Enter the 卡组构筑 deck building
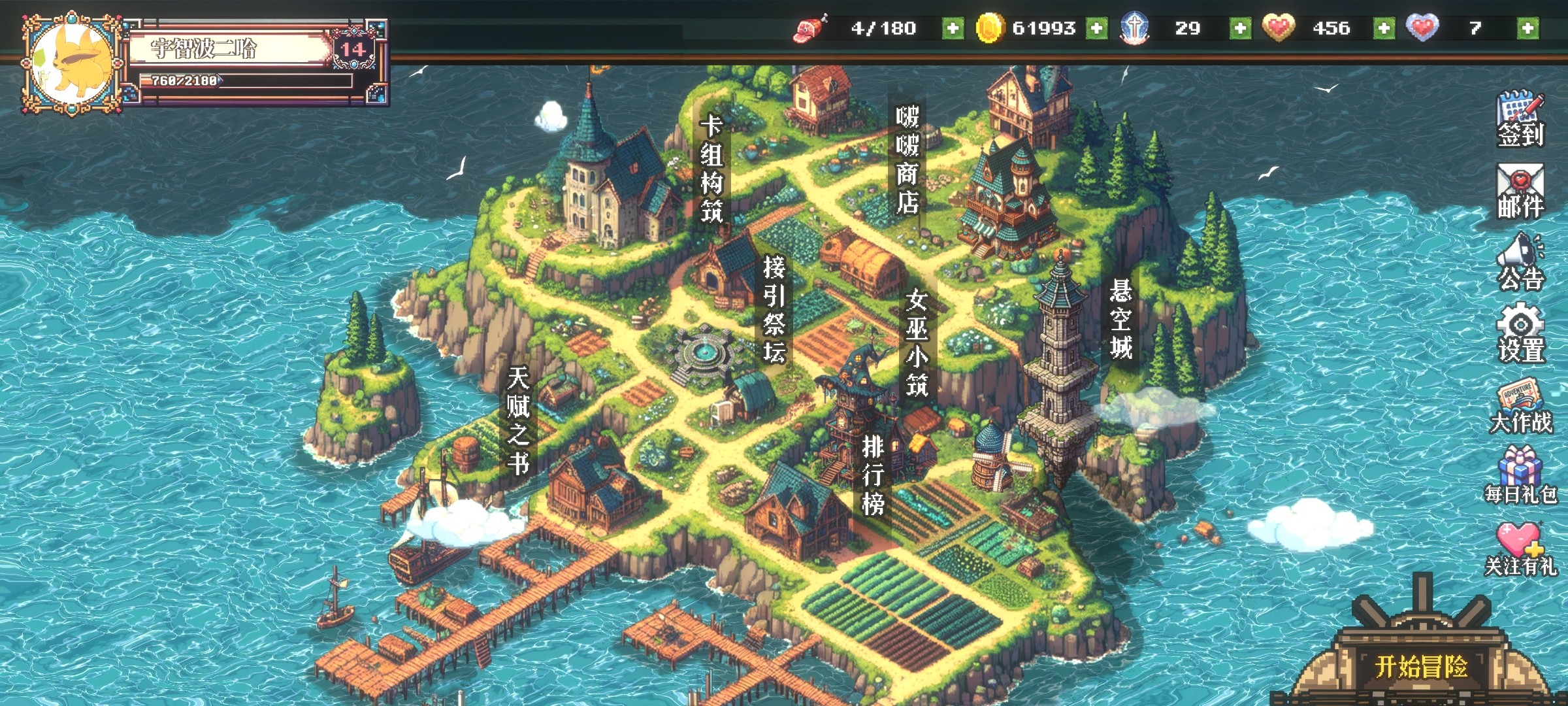The width and height of the screenshot is (1568, 706). (711, 170)
